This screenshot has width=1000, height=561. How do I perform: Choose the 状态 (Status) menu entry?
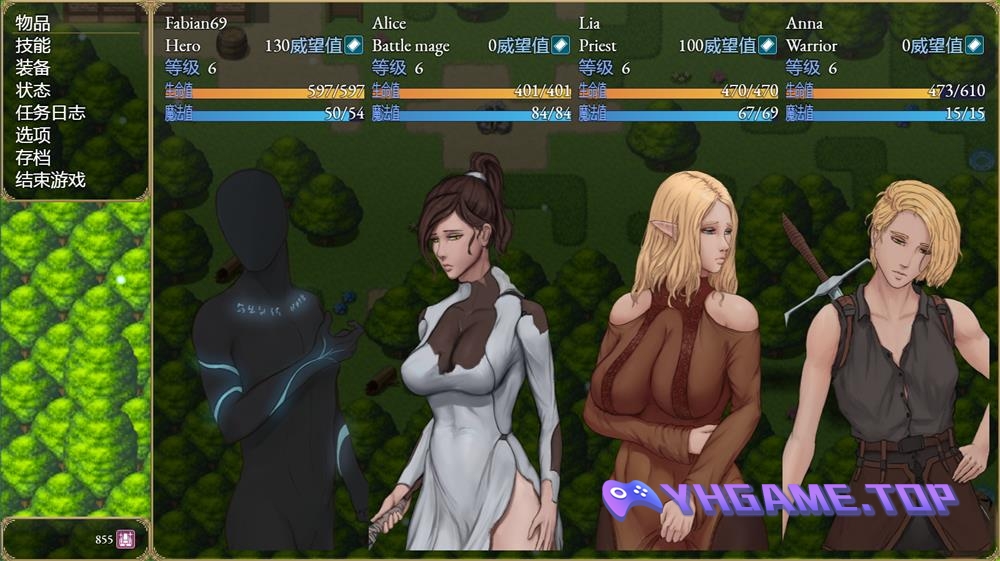click(33, 90)
